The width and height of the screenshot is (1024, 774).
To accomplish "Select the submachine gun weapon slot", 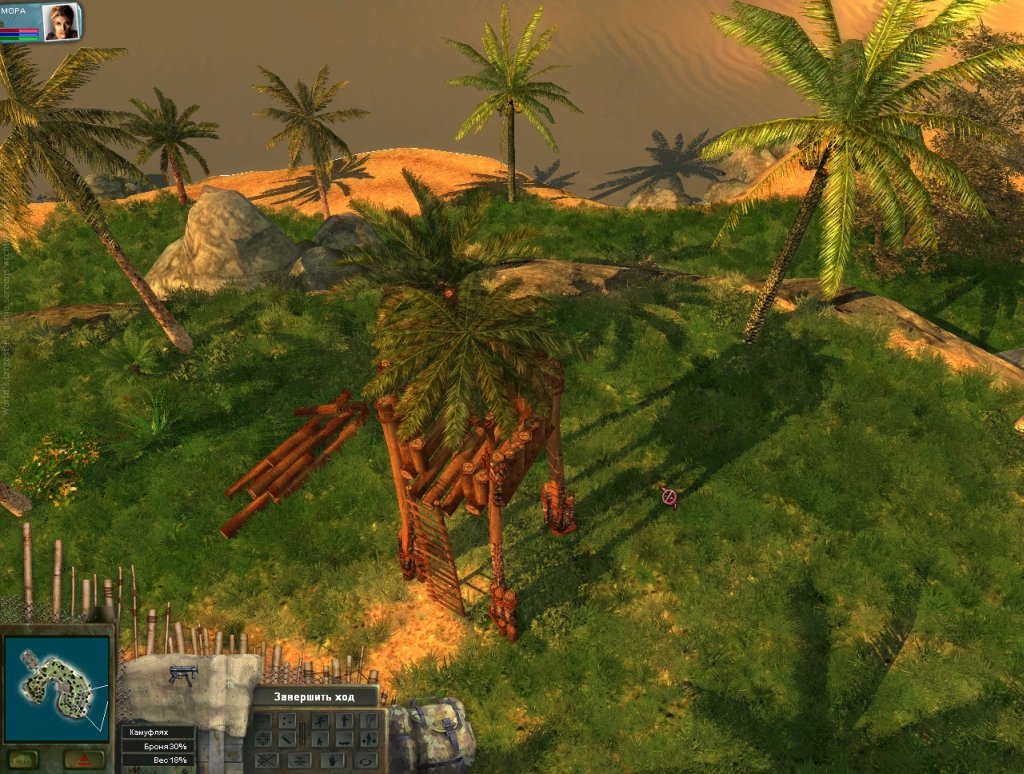I will [182, 676].
